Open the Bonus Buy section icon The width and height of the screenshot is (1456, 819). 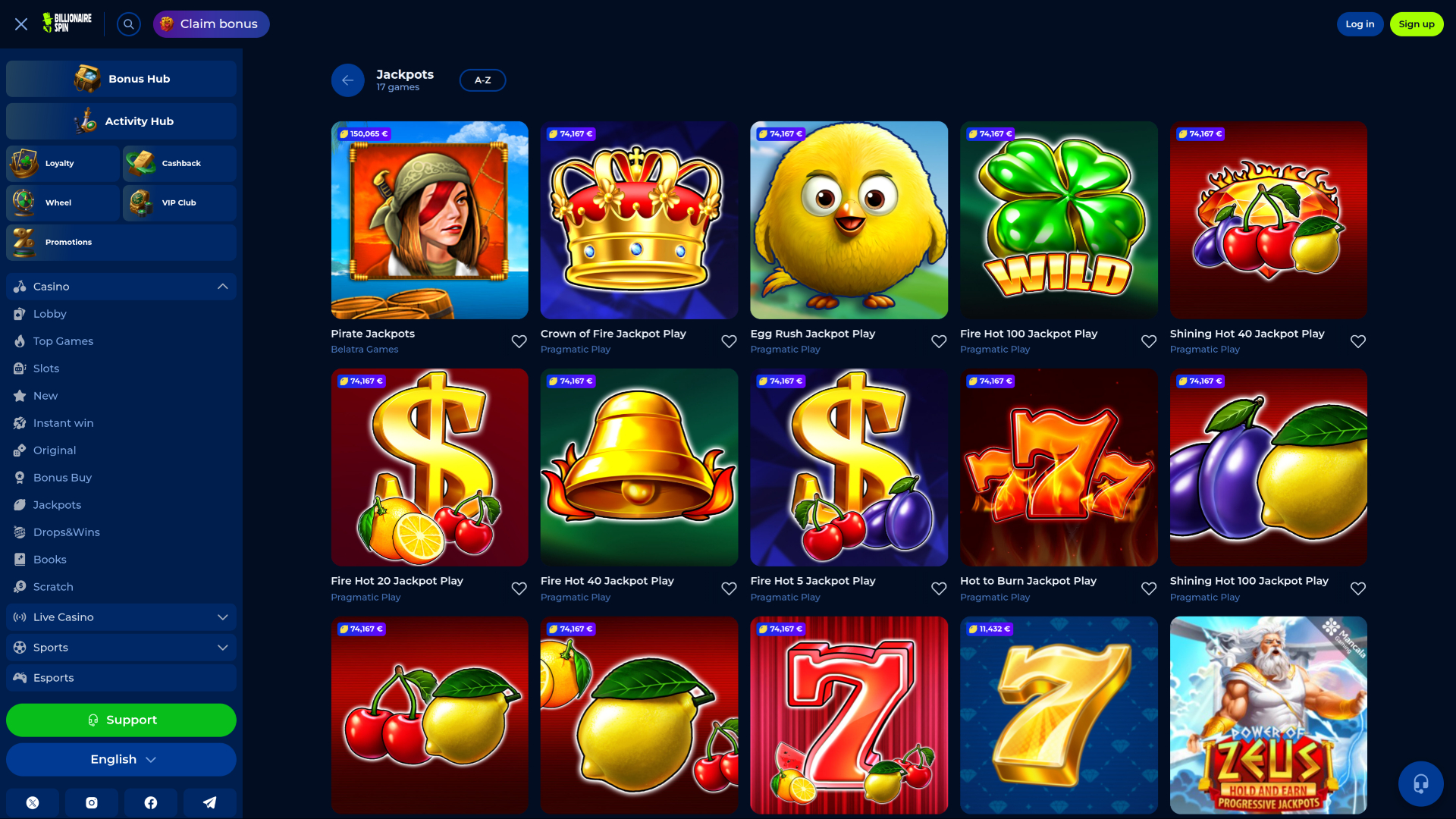[19, 477]
